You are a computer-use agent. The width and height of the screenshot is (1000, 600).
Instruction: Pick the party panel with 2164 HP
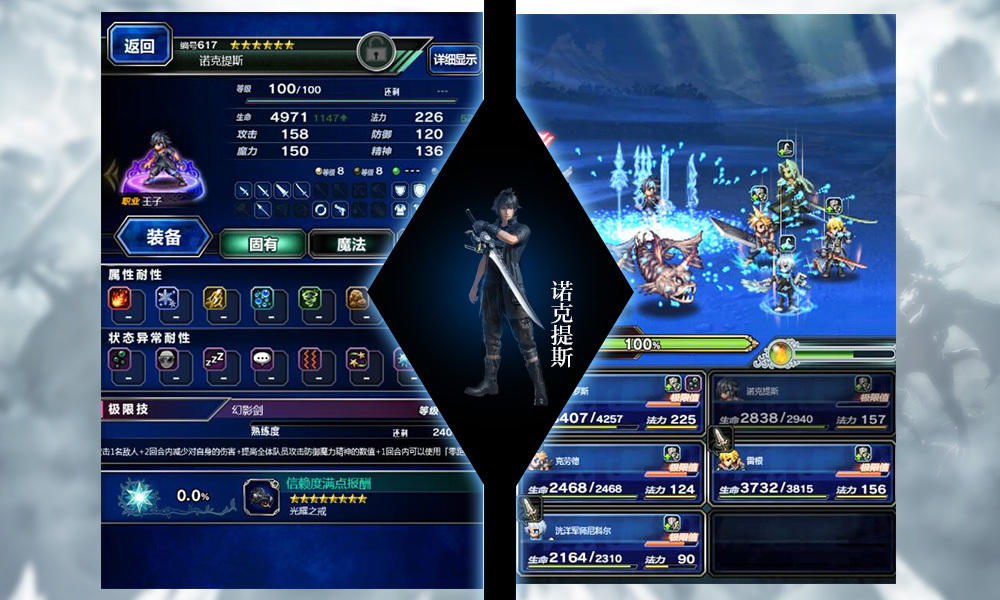(611, 541)
